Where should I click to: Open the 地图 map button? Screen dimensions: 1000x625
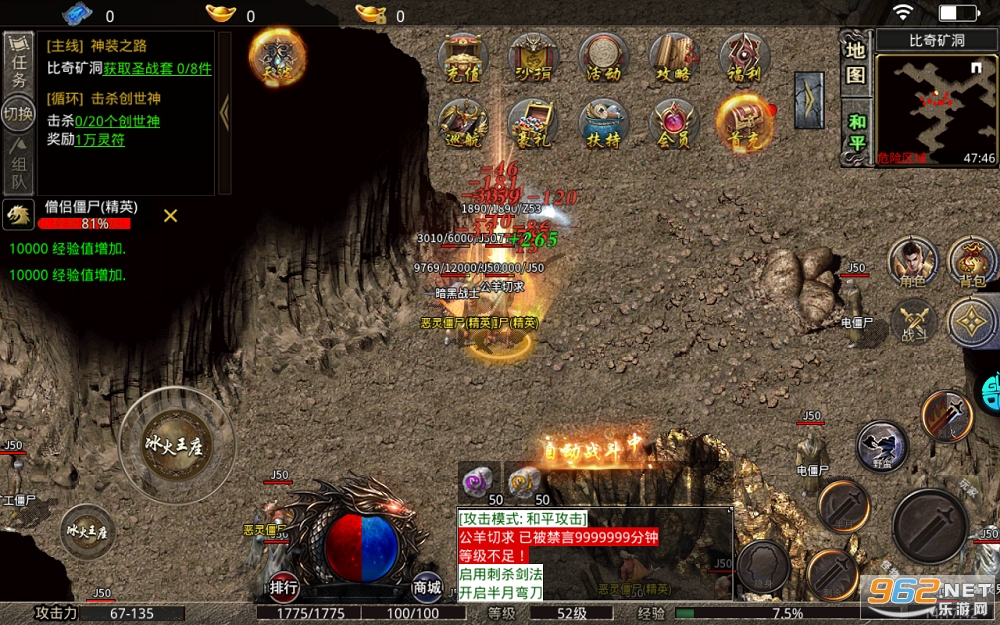[x=855, y=61]
